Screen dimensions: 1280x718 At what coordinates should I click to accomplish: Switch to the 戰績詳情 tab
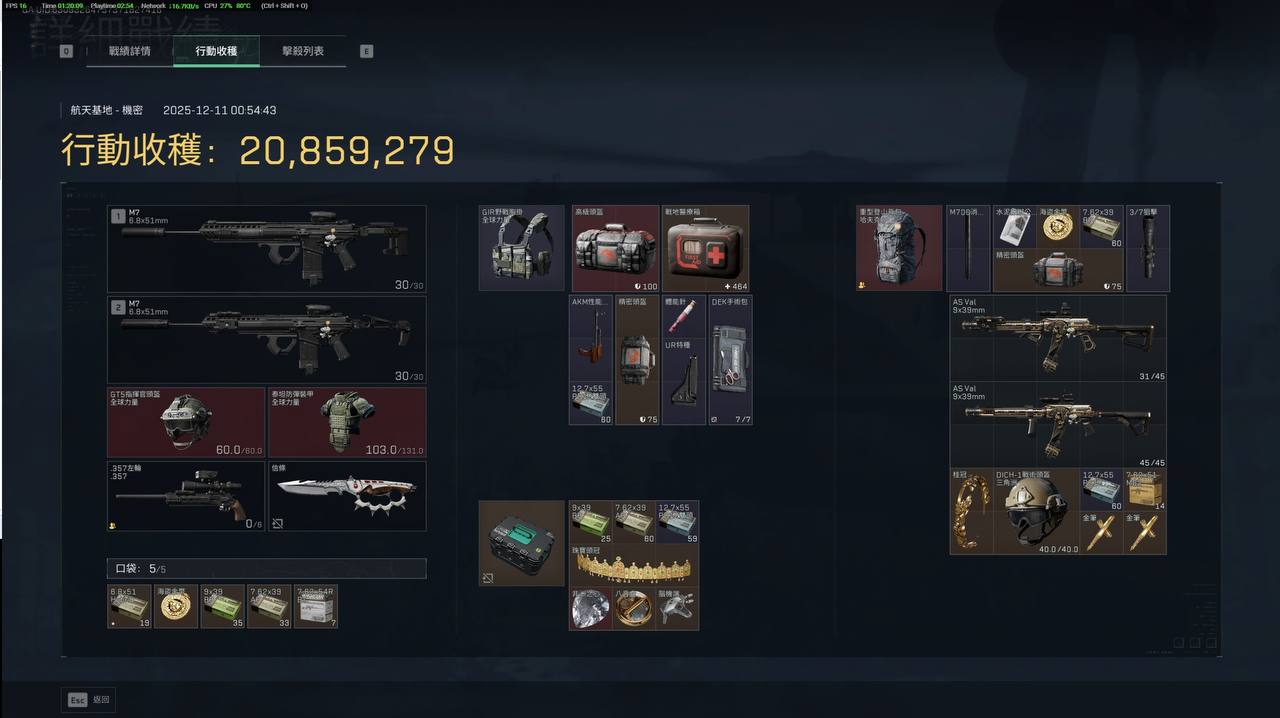click(x=130, y=51)
